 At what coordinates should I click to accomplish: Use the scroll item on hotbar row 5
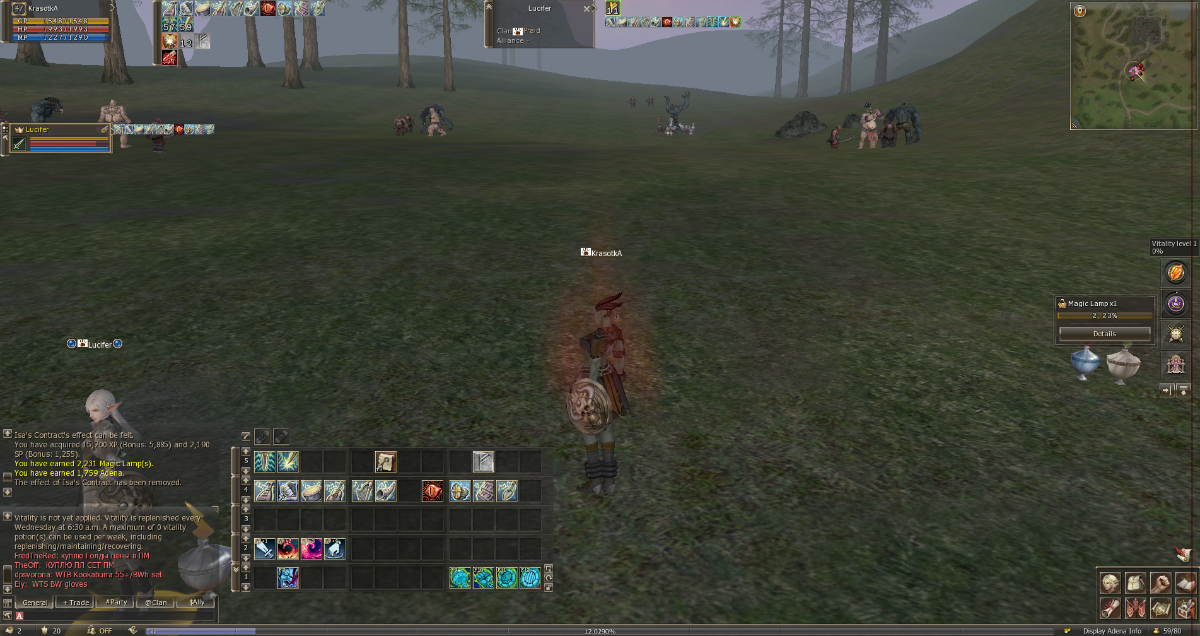point(386,461)
